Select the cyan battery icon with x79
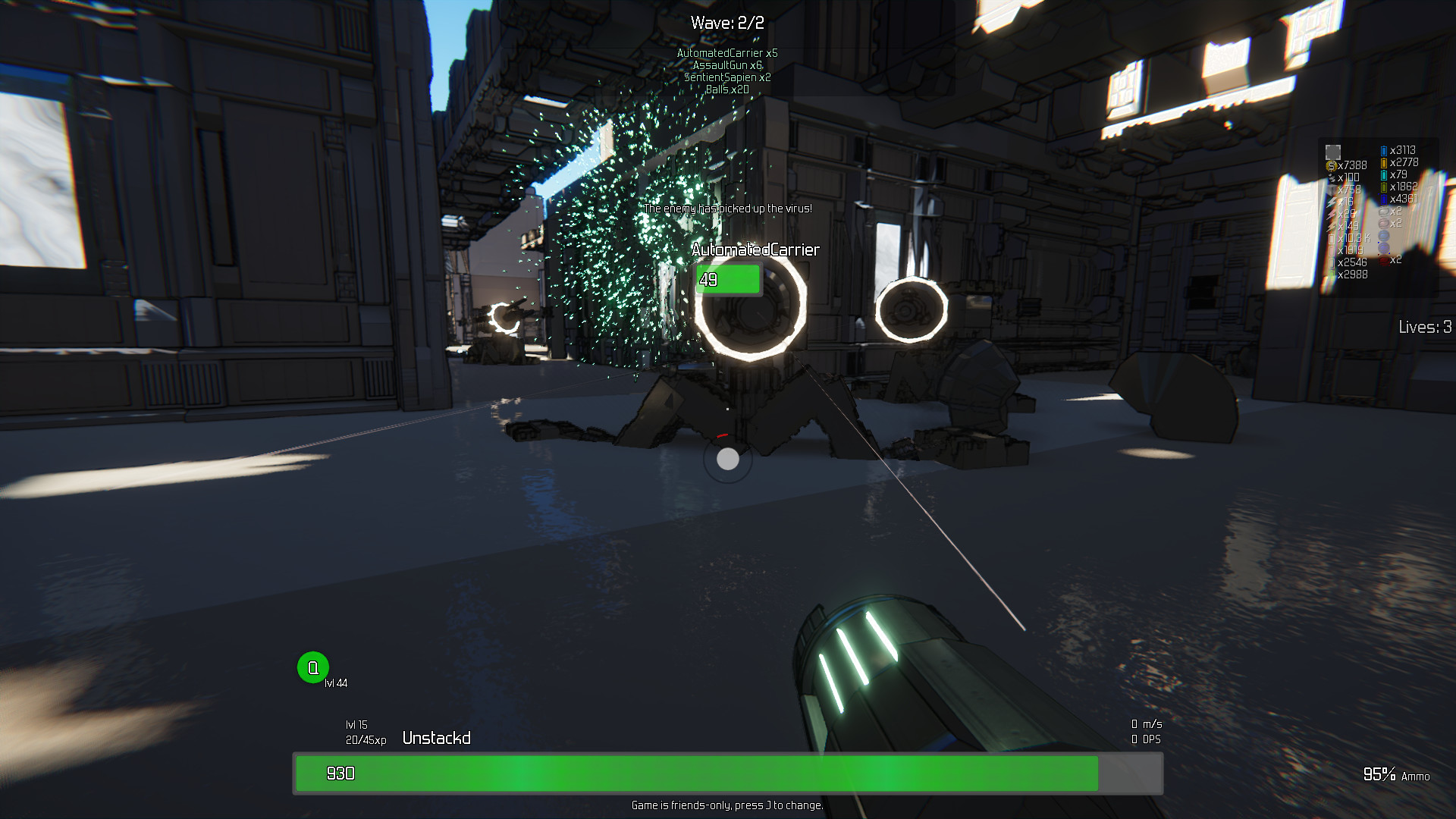This screenshot has width=1456, height=819. [1384, 174]
